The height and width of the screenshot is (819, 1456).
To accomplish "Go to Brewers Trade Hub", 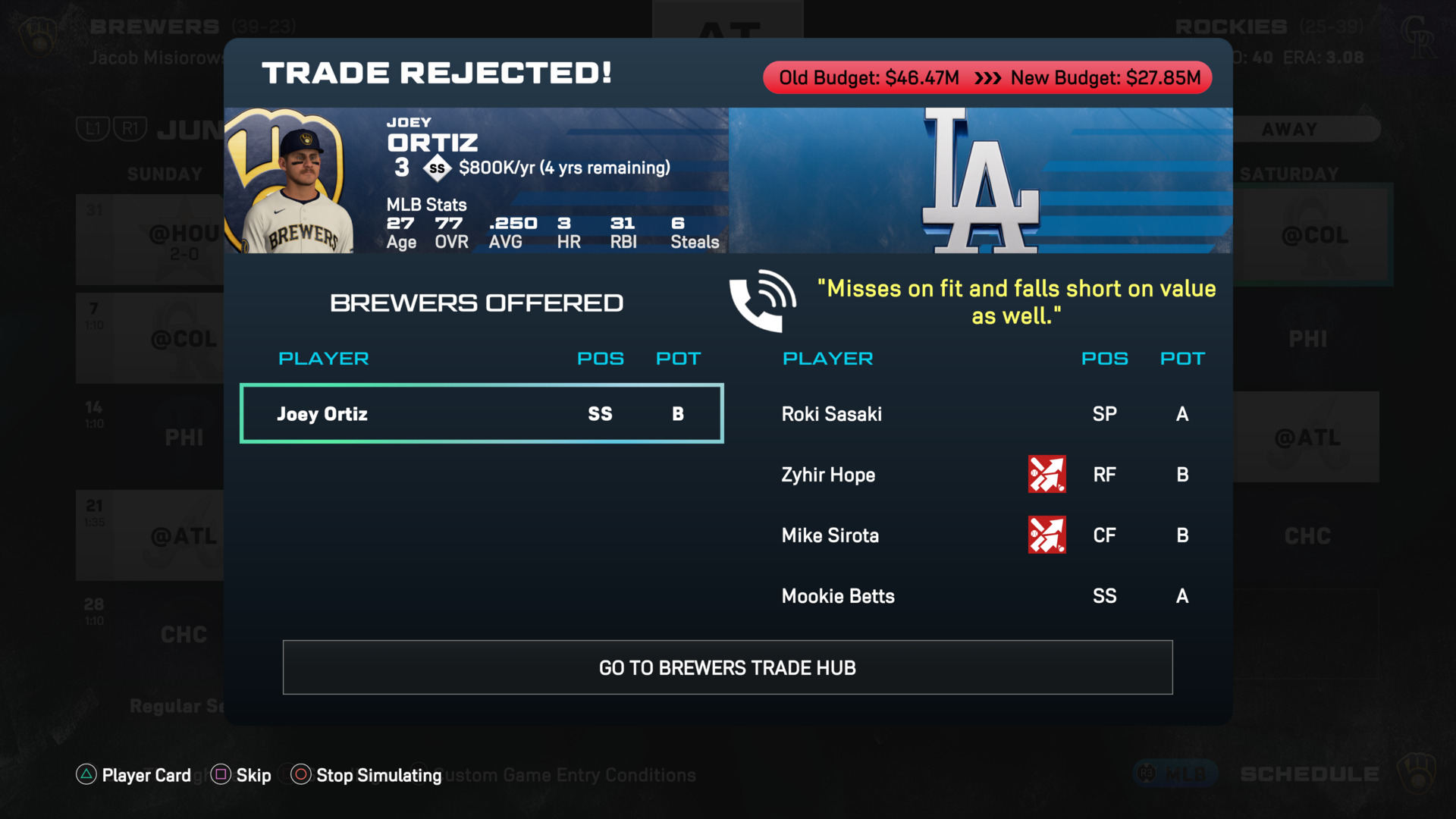I will tap(727, 667).
